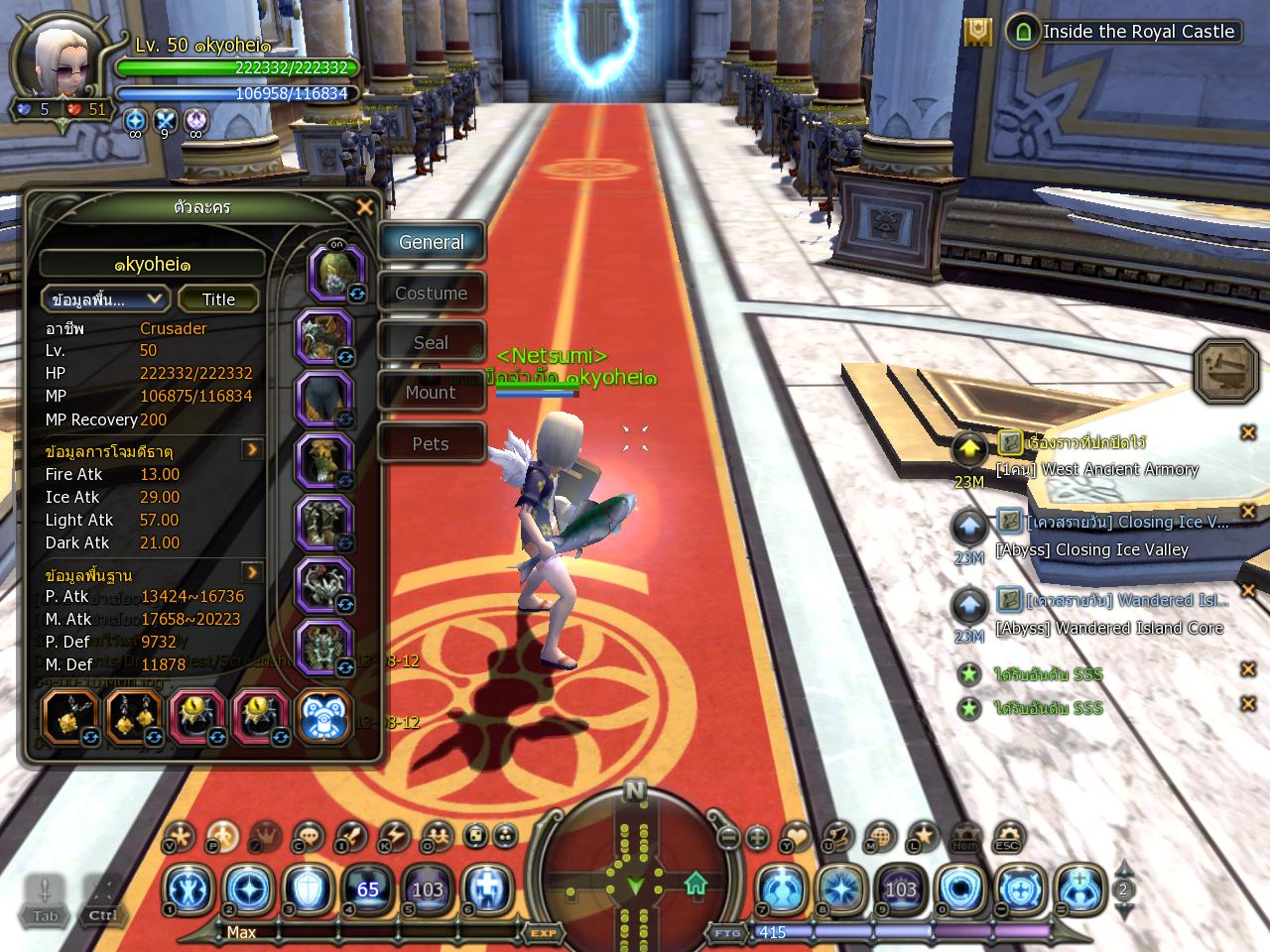Select the blue angel crest slot
The width and height of the screenshot is (1270, 952).
323,718
